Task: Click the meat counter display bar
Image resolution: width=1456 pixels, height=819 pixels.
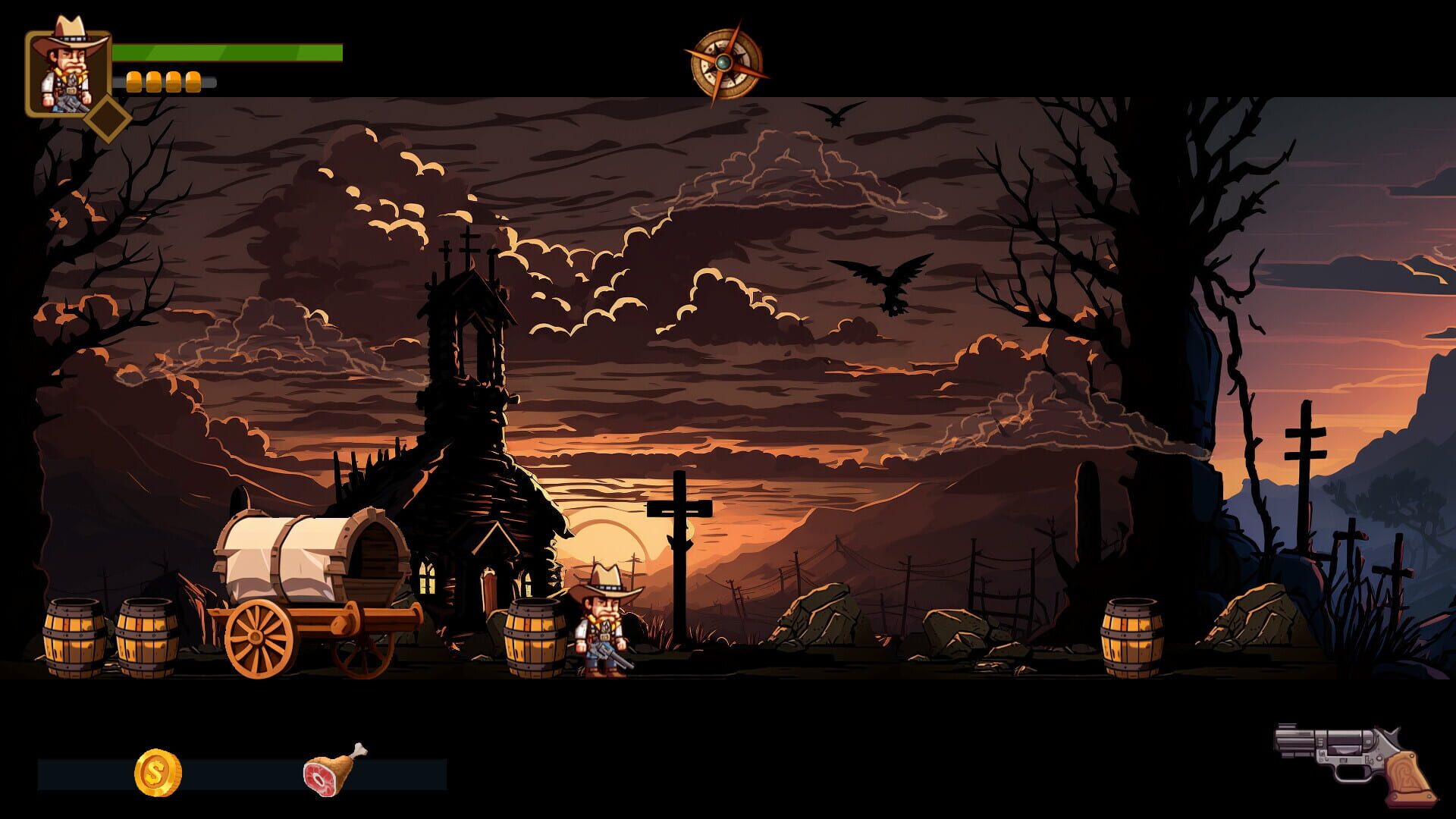Action: [x=394, y=771]
